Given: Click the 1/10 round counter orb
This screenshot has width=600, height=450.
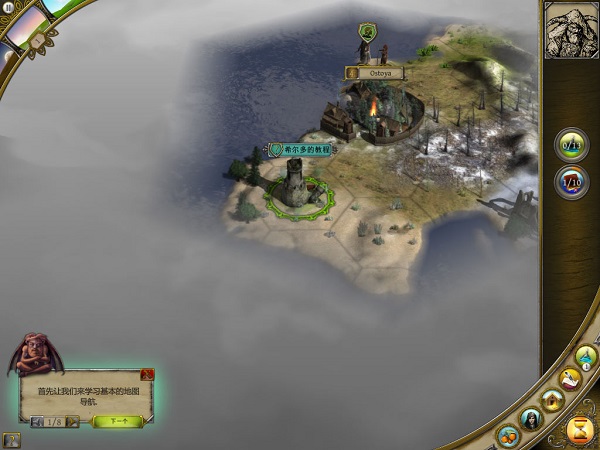Looking at the screenshot, I should pyautogui.click(x=572, y=182).
